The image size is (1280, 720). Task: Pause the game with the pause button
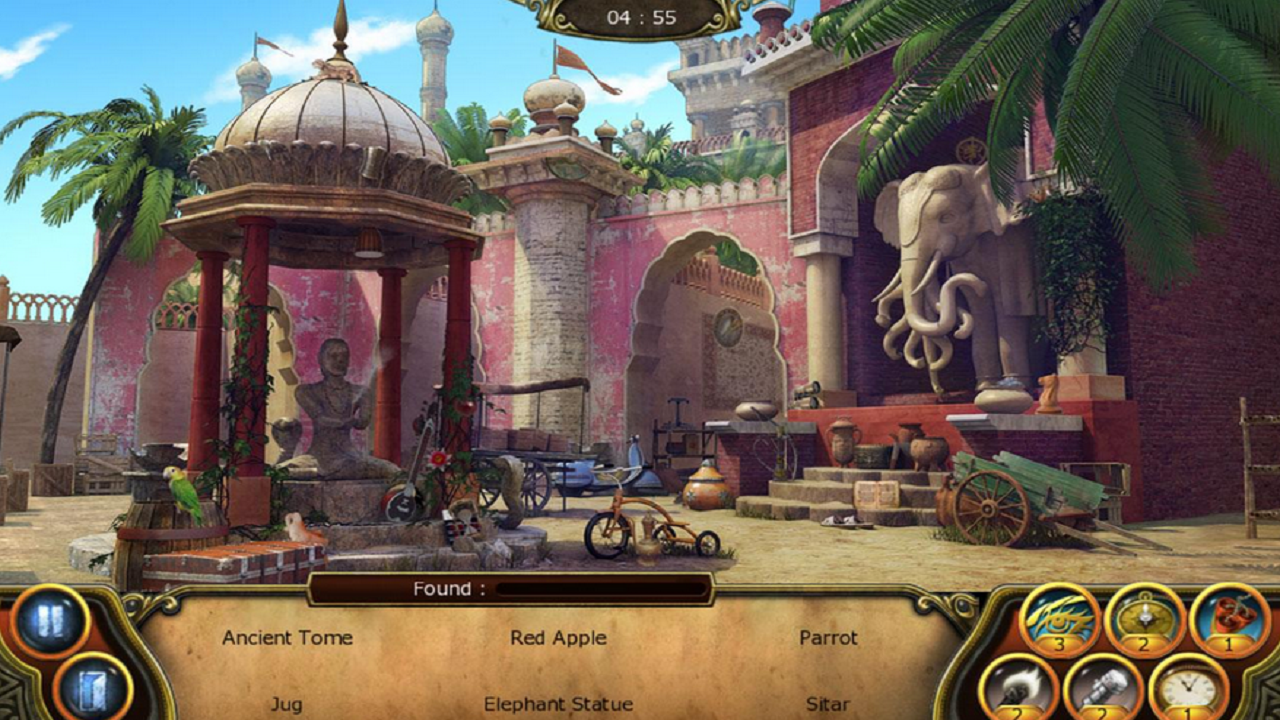(x=51, y=620)
